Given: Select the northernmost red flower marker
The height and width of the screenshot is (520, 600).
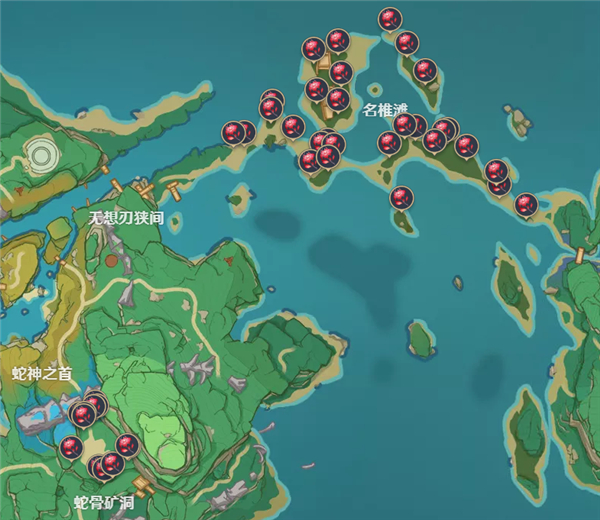Looking at the screenshot, I should click(390, 19).
